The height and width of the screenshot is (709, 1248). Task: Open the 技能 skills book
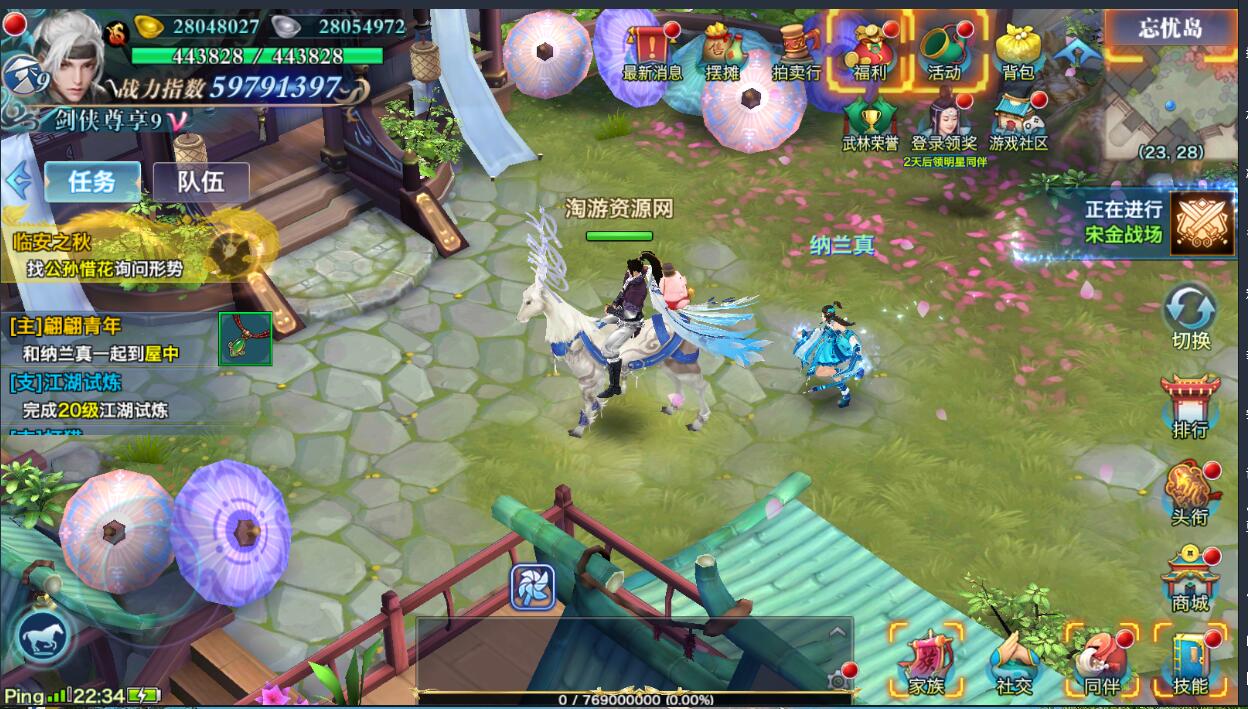[x=1190, y=659]
